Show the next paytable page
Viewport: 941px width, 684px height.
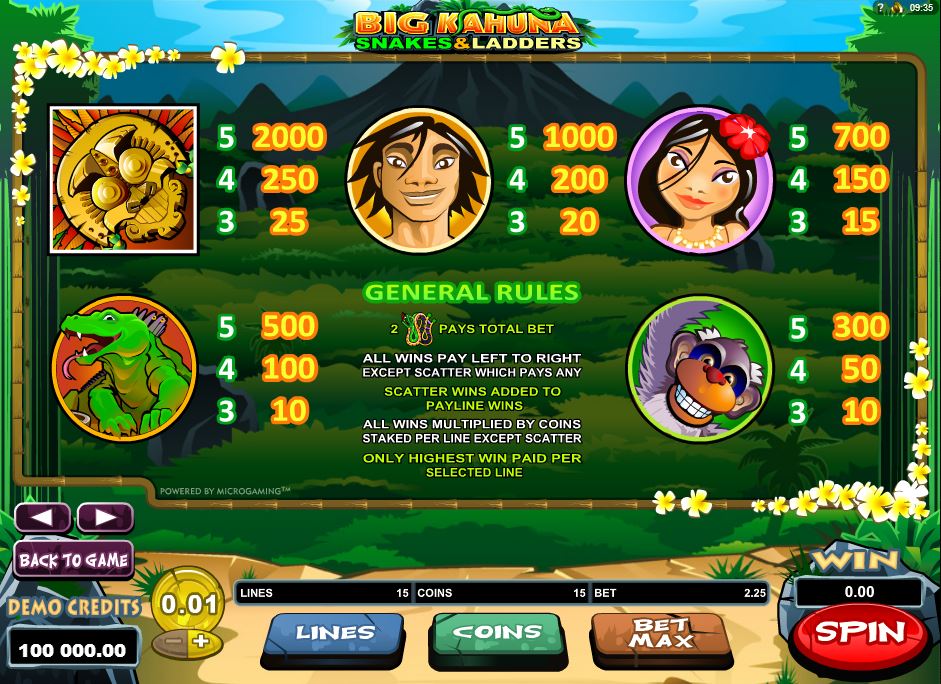point(104,517)
